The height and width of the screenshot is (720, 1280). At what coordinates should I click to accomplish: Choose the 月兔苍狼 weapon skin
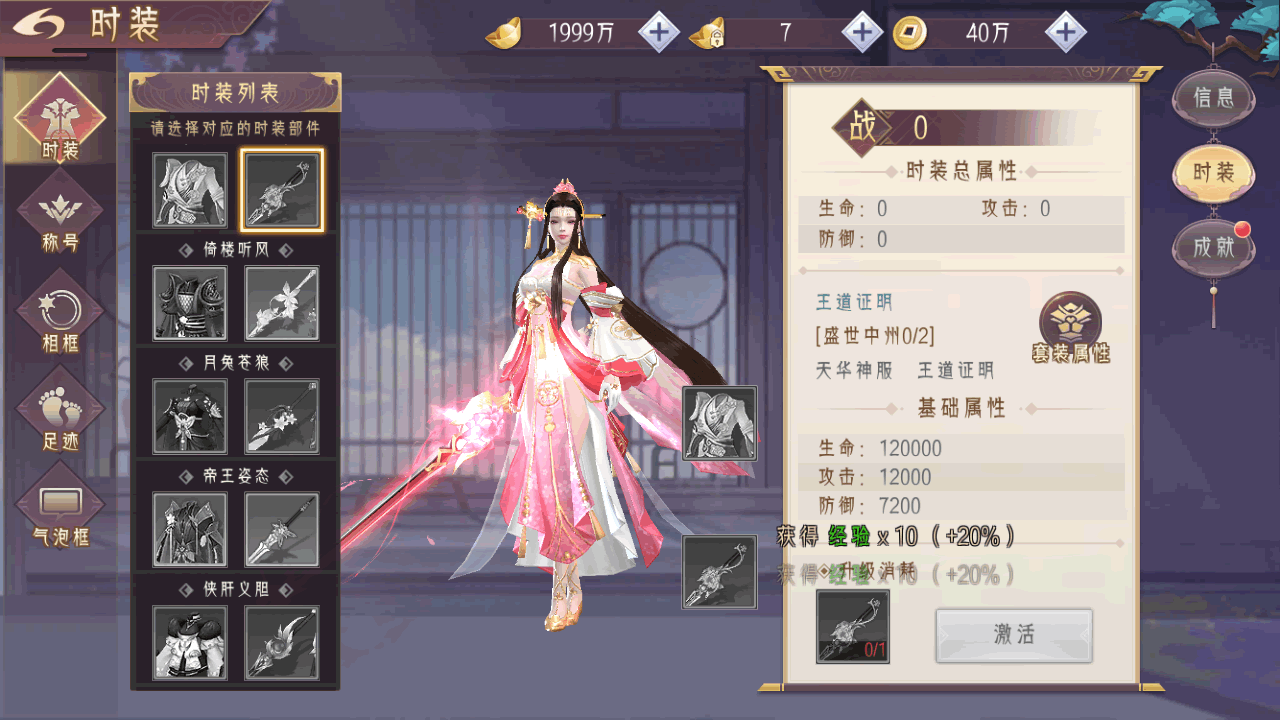(282, 416)
